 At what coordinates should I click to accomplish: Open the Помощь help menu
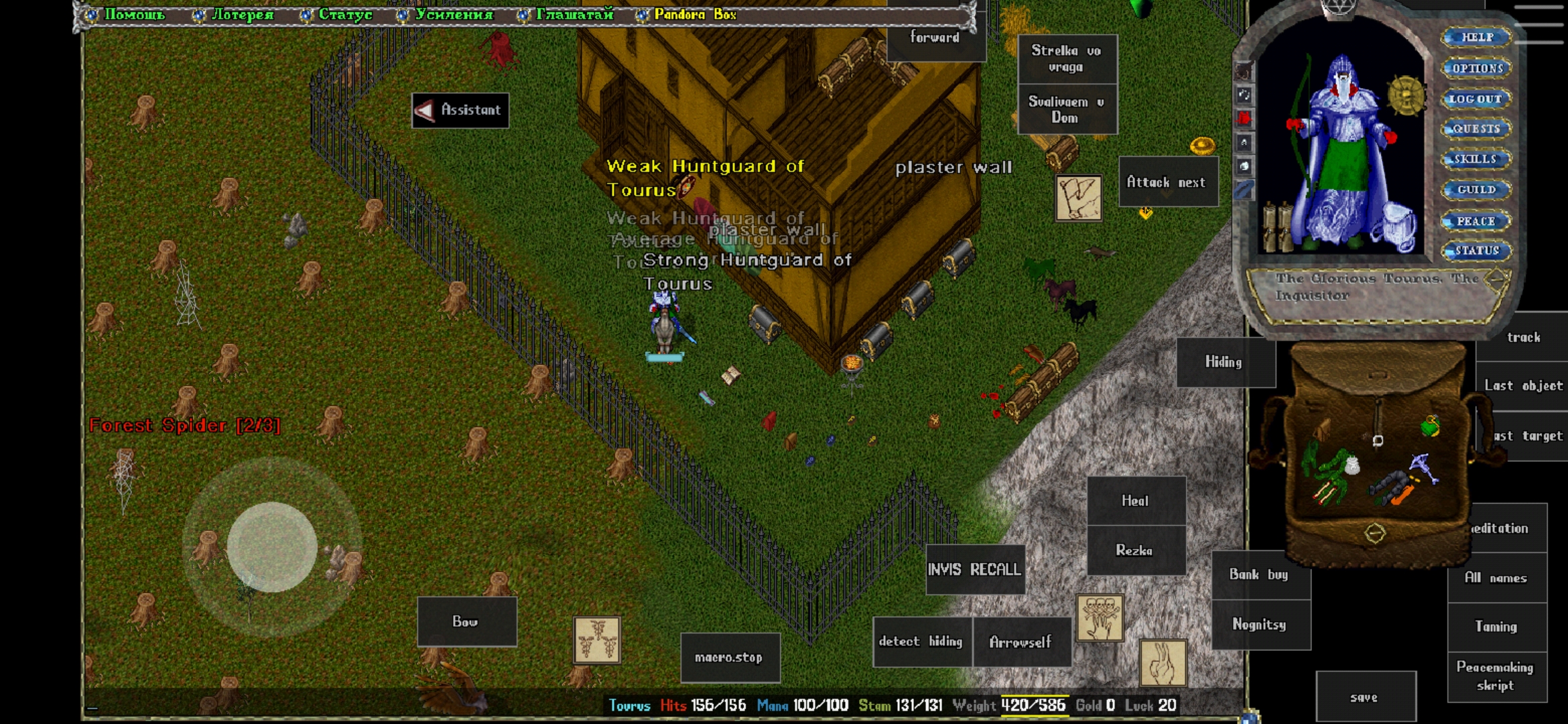[134, 14]
